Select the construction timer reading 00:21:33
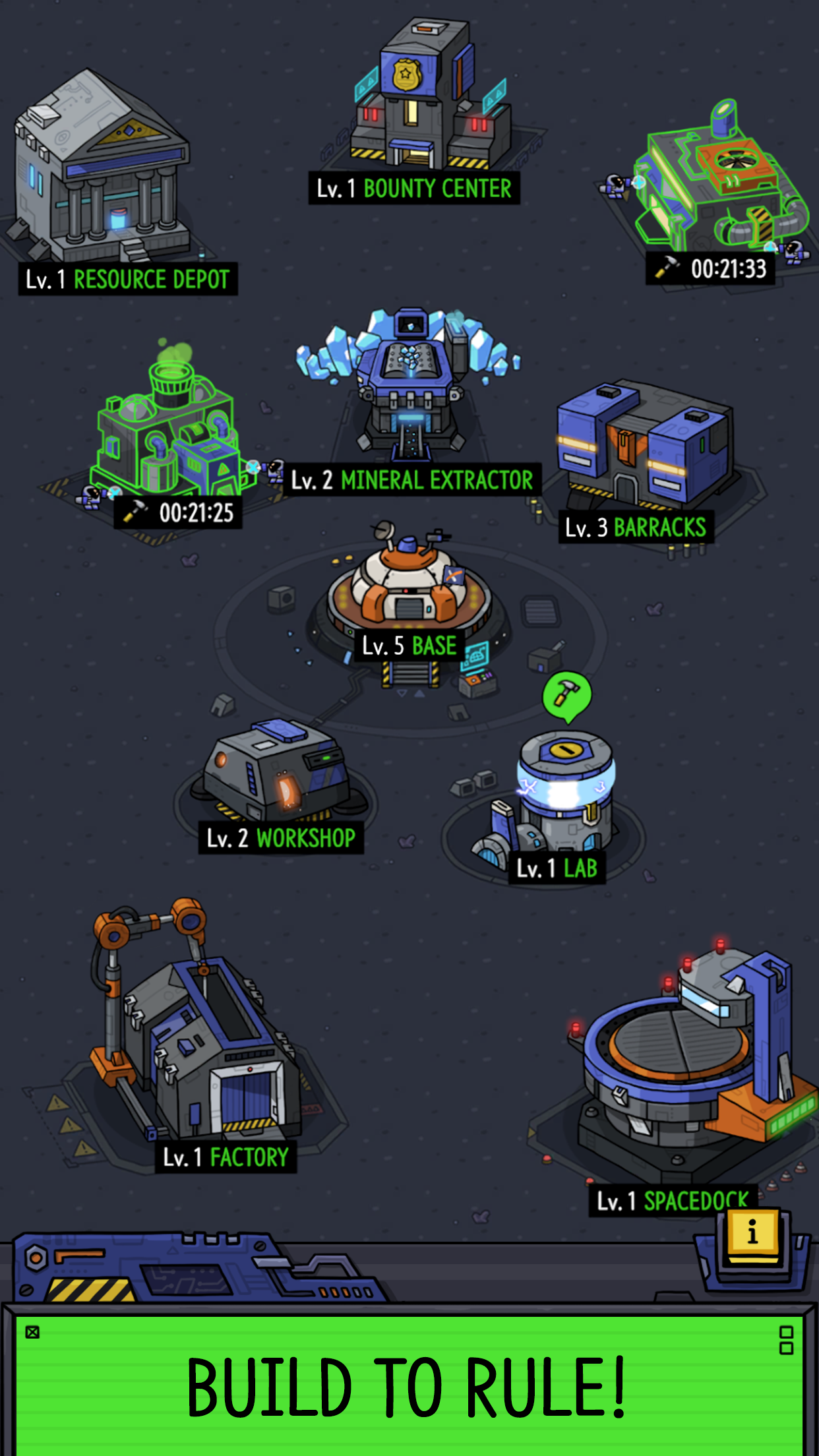This screenshot has width=819, height=1456. click(711, 269)
